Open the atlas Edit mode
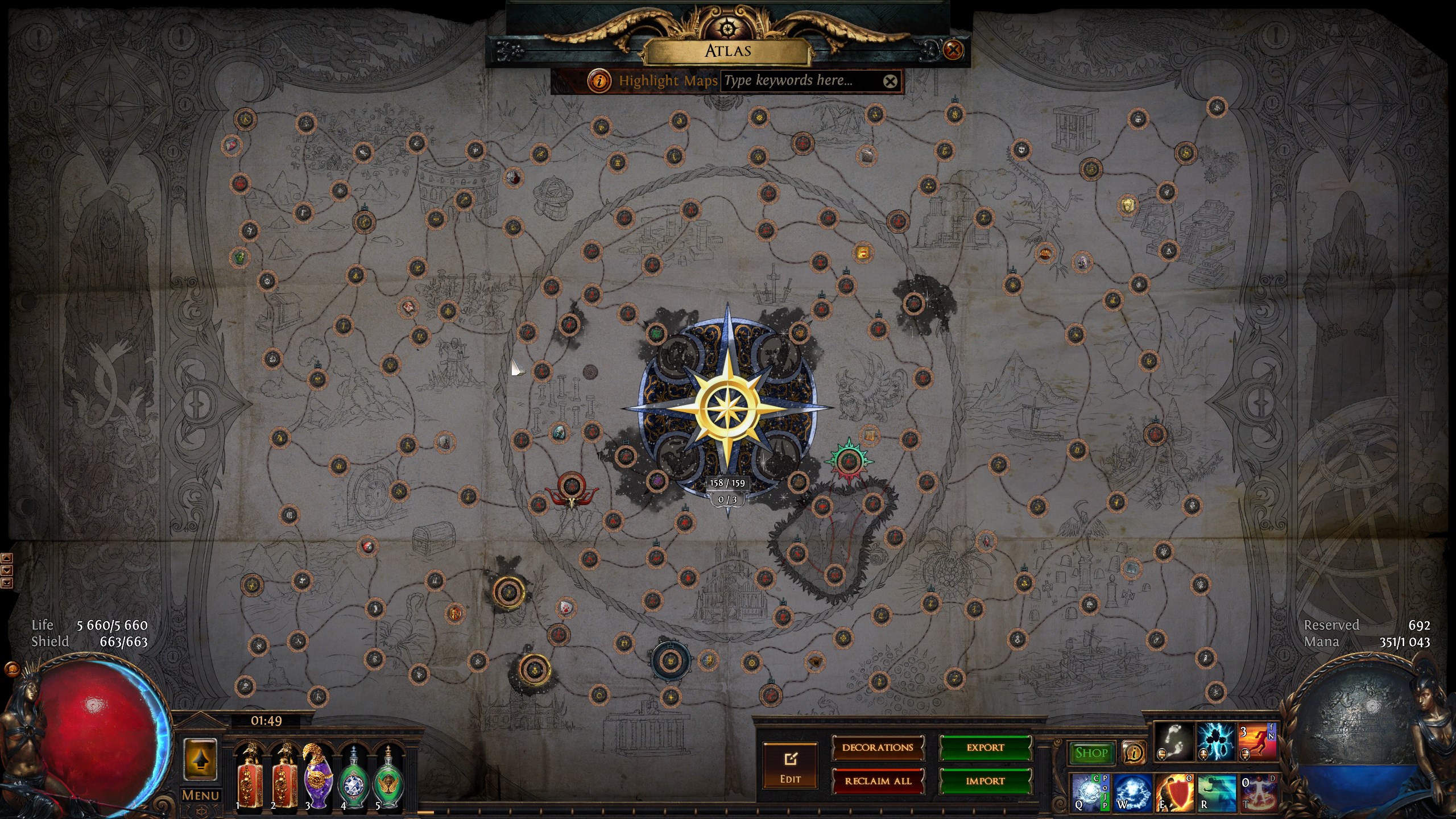The image size is (1456, 819). pos(790,766)
